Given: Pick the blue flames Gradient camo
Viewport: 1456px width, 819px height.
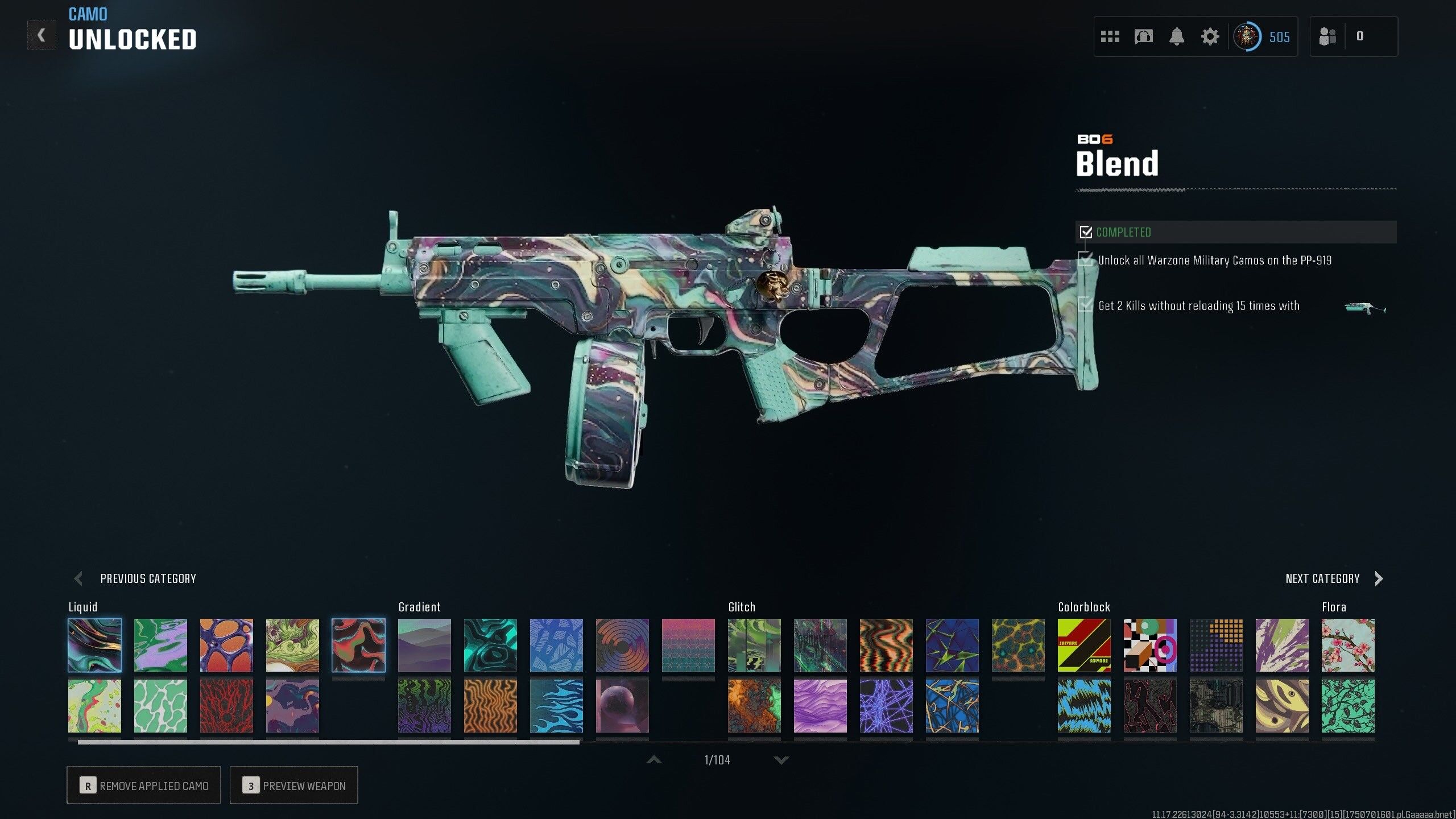Looking at the screenshot, I should point(556,706).
